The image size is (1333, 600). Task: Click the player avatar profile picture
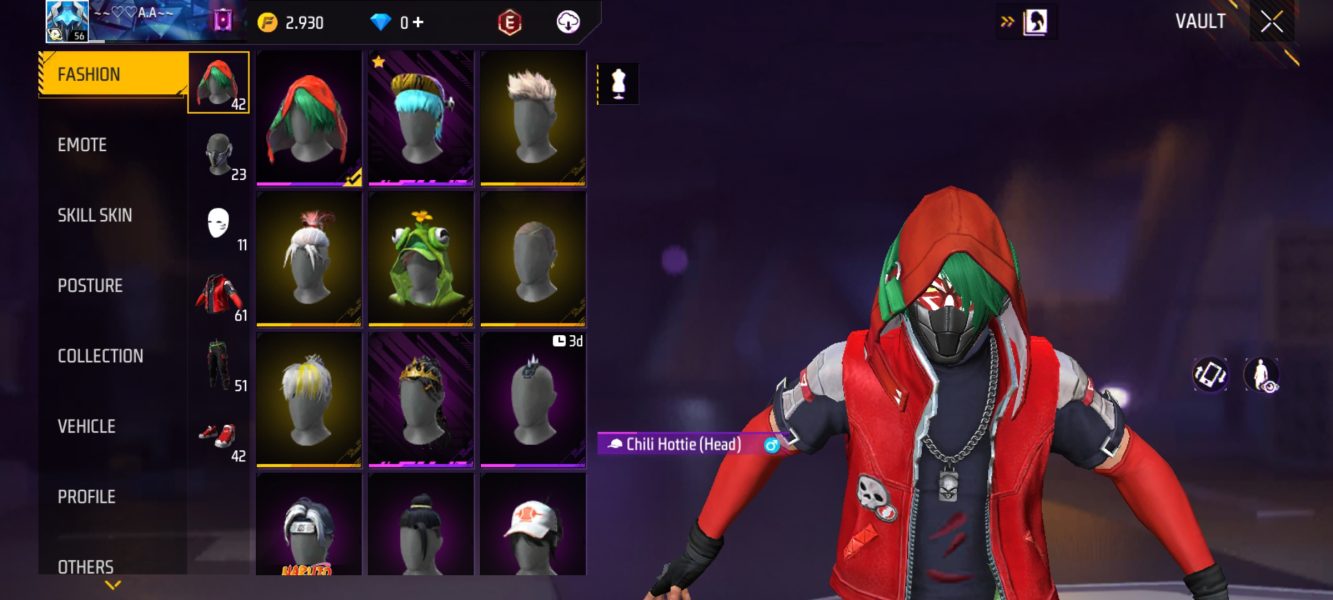coord(67,21)
